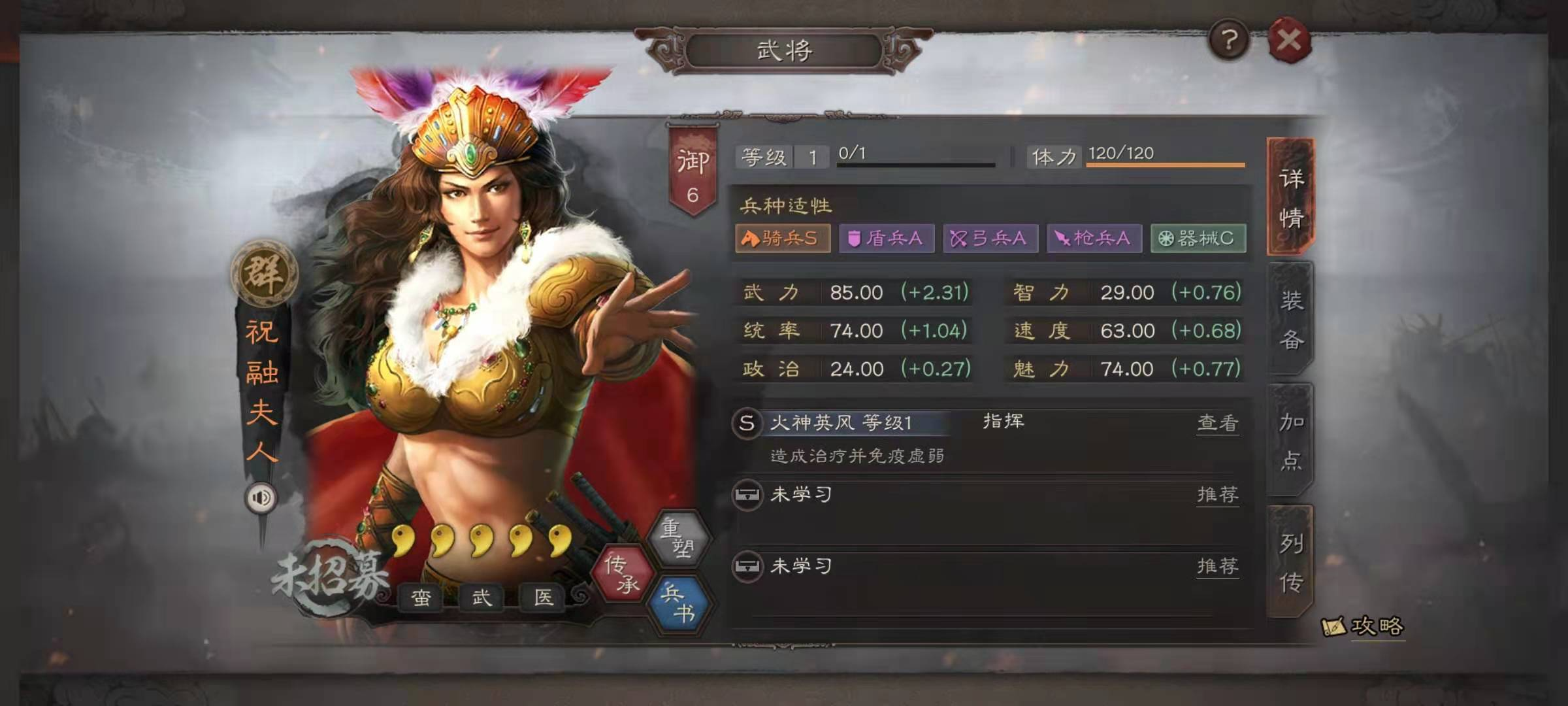This screenshot has height=706, width=1568.
Task: Select the 枪兵A spearman aptitude badge
Action: pyautogui.click(x=1094, y=239)
